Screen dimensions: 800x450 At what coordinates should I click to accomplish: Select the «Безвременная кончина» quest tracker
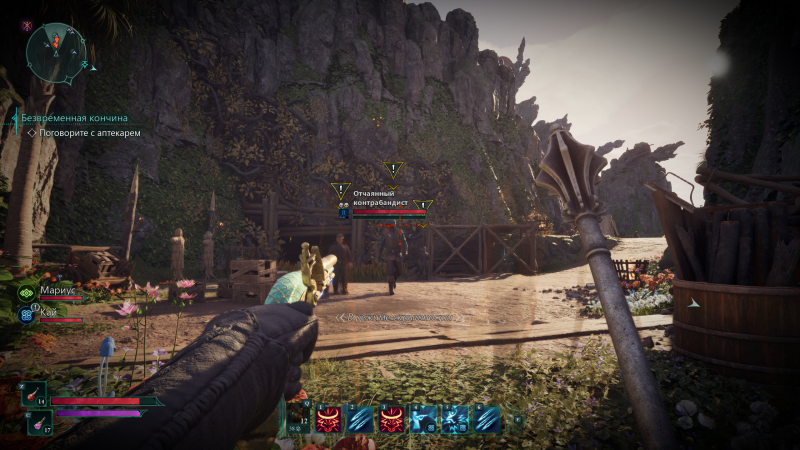click(74, 118)
